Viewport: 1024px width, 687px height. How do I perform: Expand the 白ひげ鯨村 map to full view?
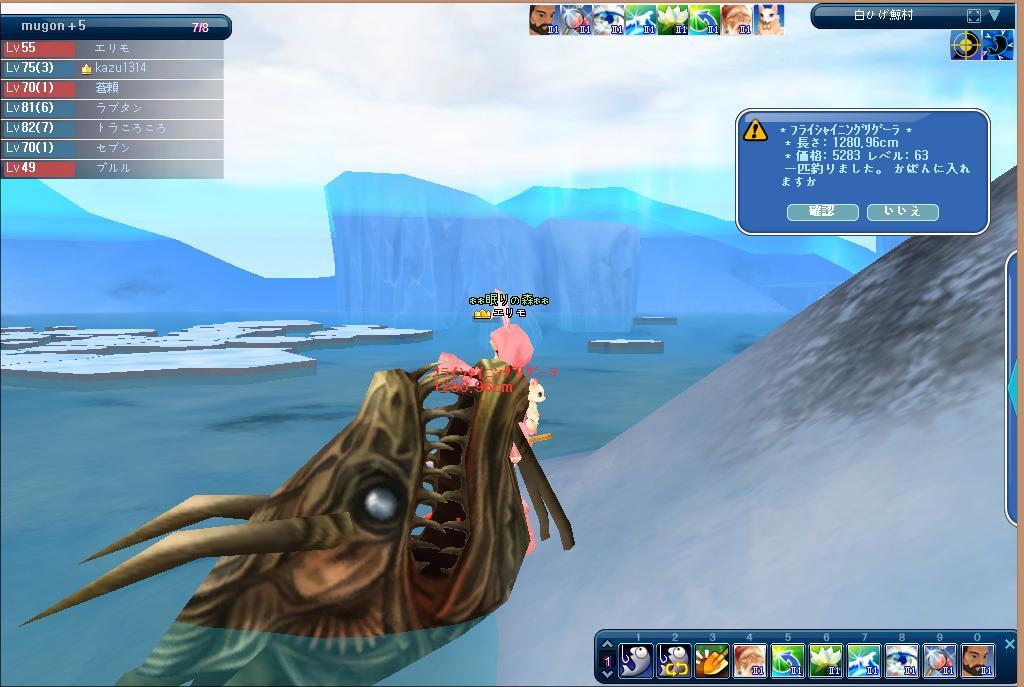pyautogui.click(x=974, y=15)
